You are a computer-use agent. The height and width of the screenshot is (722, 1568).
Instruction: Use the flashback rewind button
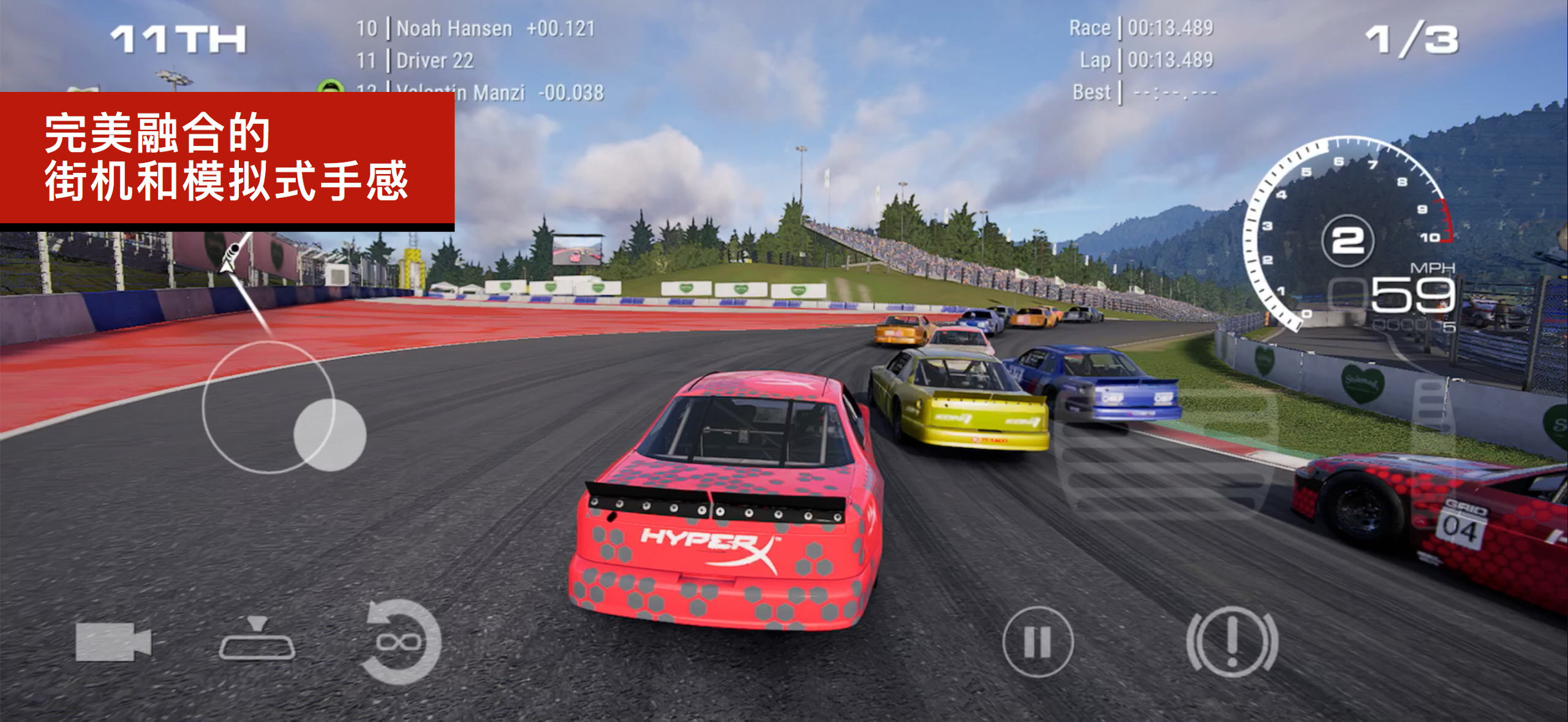pos(401,641)
